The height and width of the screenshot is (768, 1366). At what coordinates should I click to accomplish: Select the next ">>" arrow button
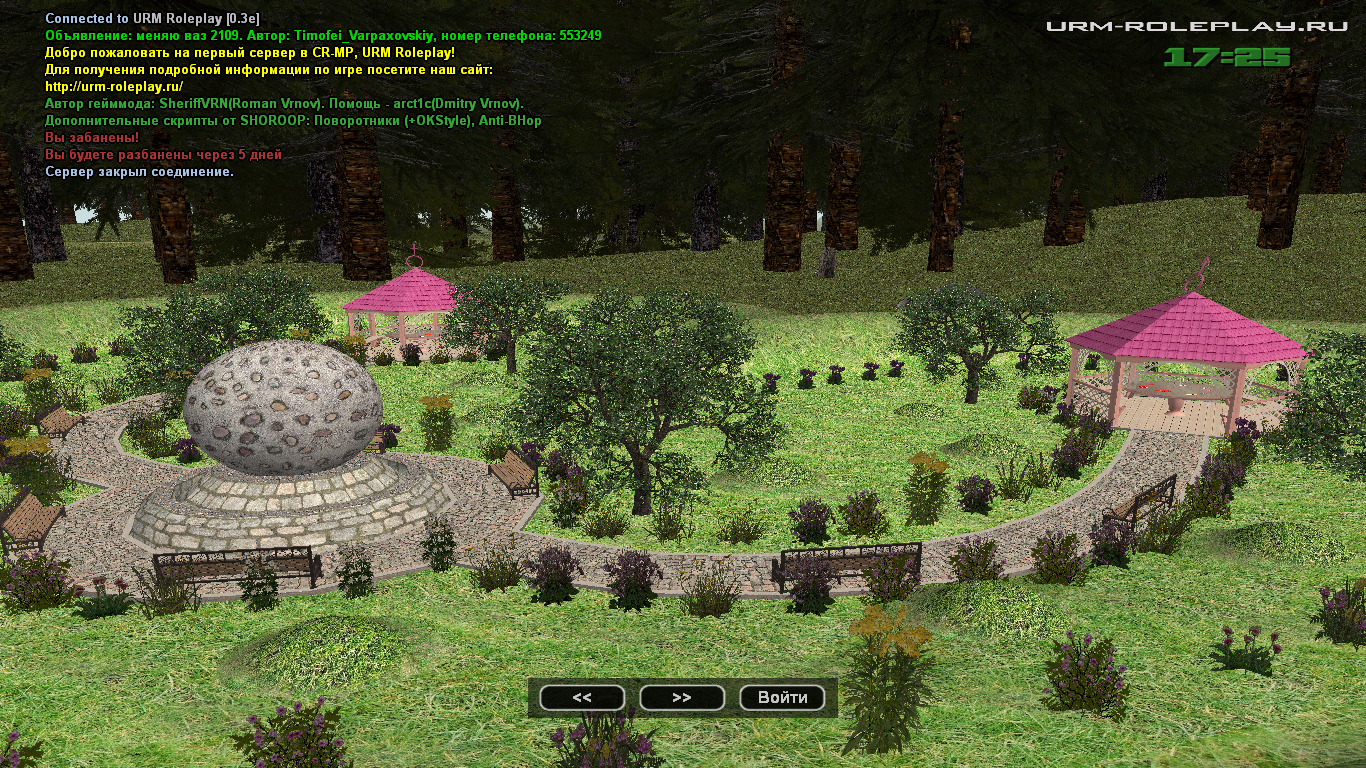[682, 698]
